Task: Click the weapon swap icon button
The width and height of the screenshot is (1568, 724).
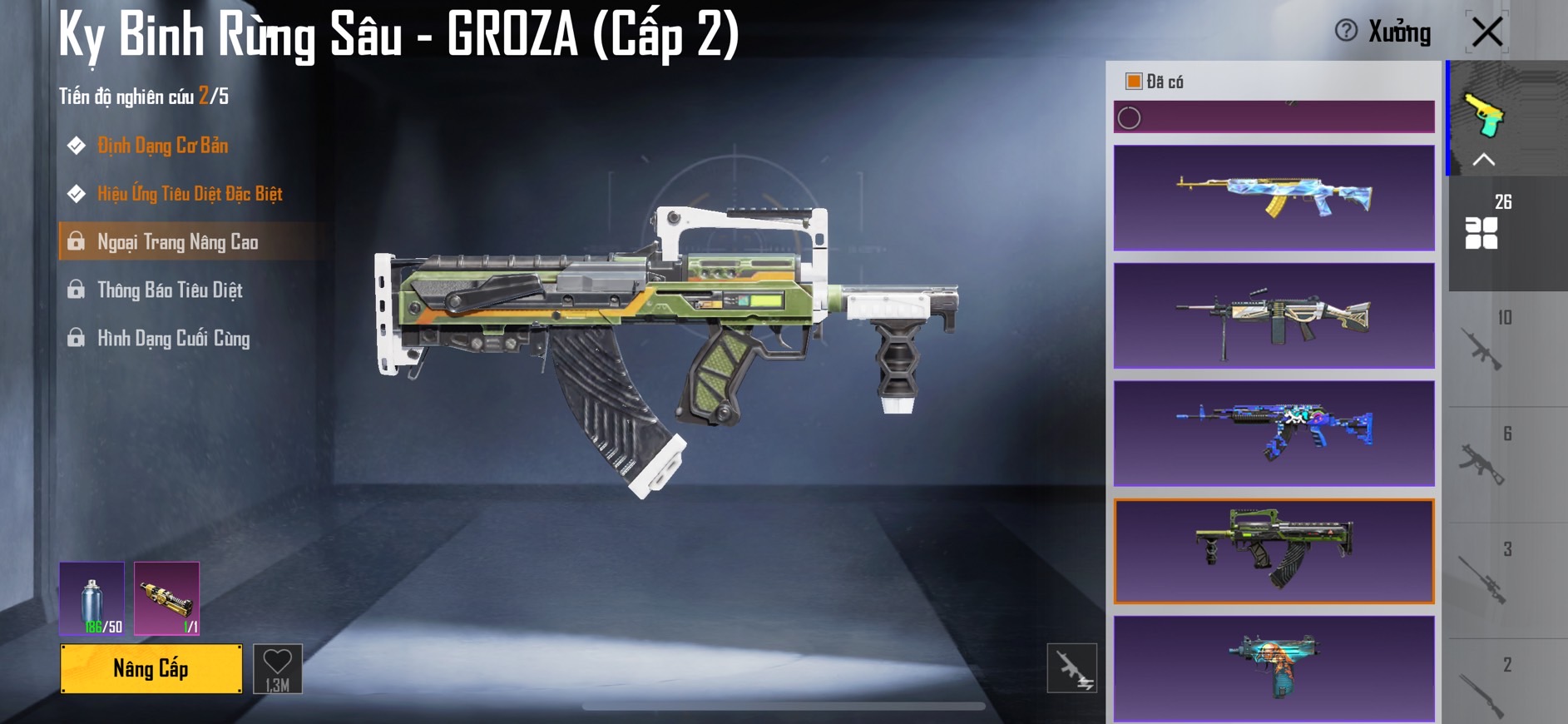Action: (x=1071, y=668)
